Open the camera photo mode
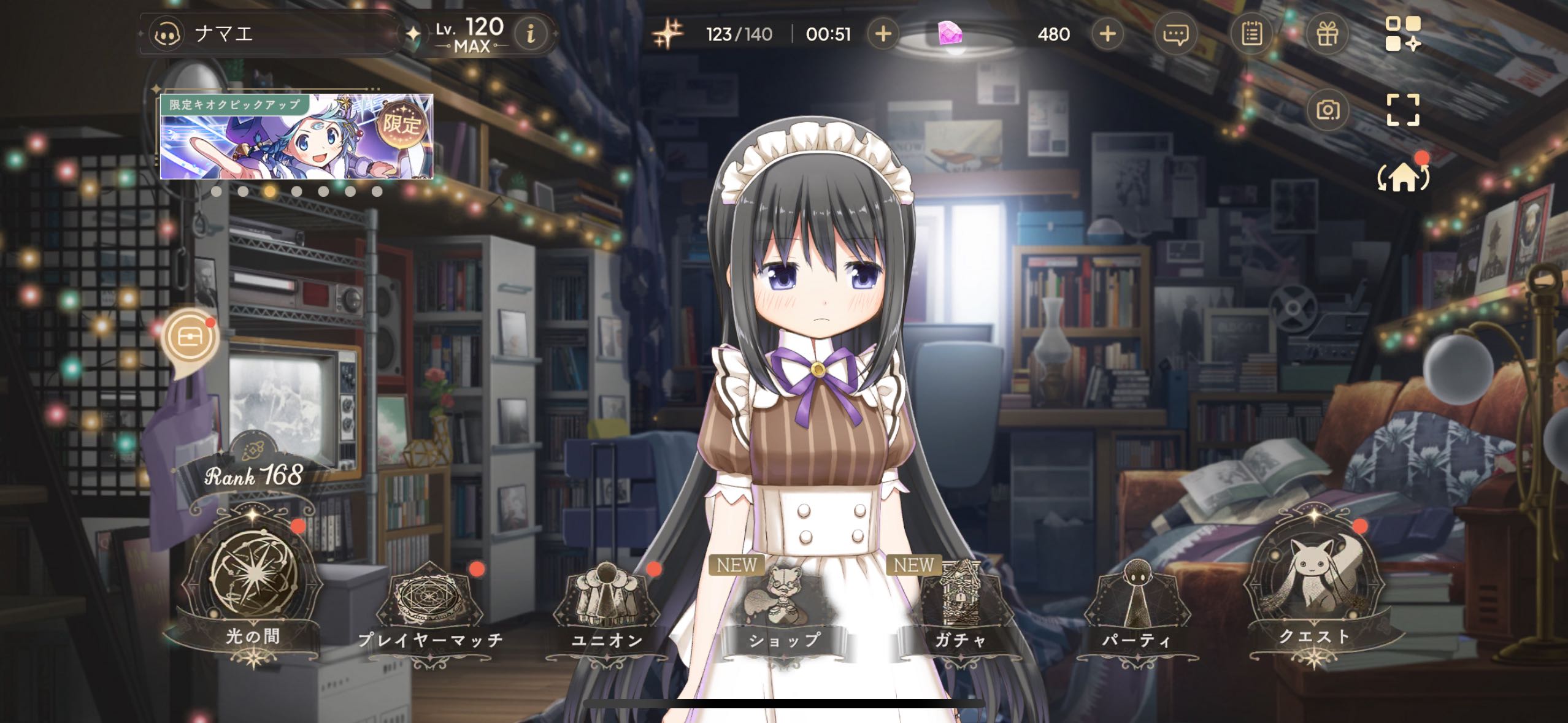This screenshot has width=1568, height=723. (1328, 110)
